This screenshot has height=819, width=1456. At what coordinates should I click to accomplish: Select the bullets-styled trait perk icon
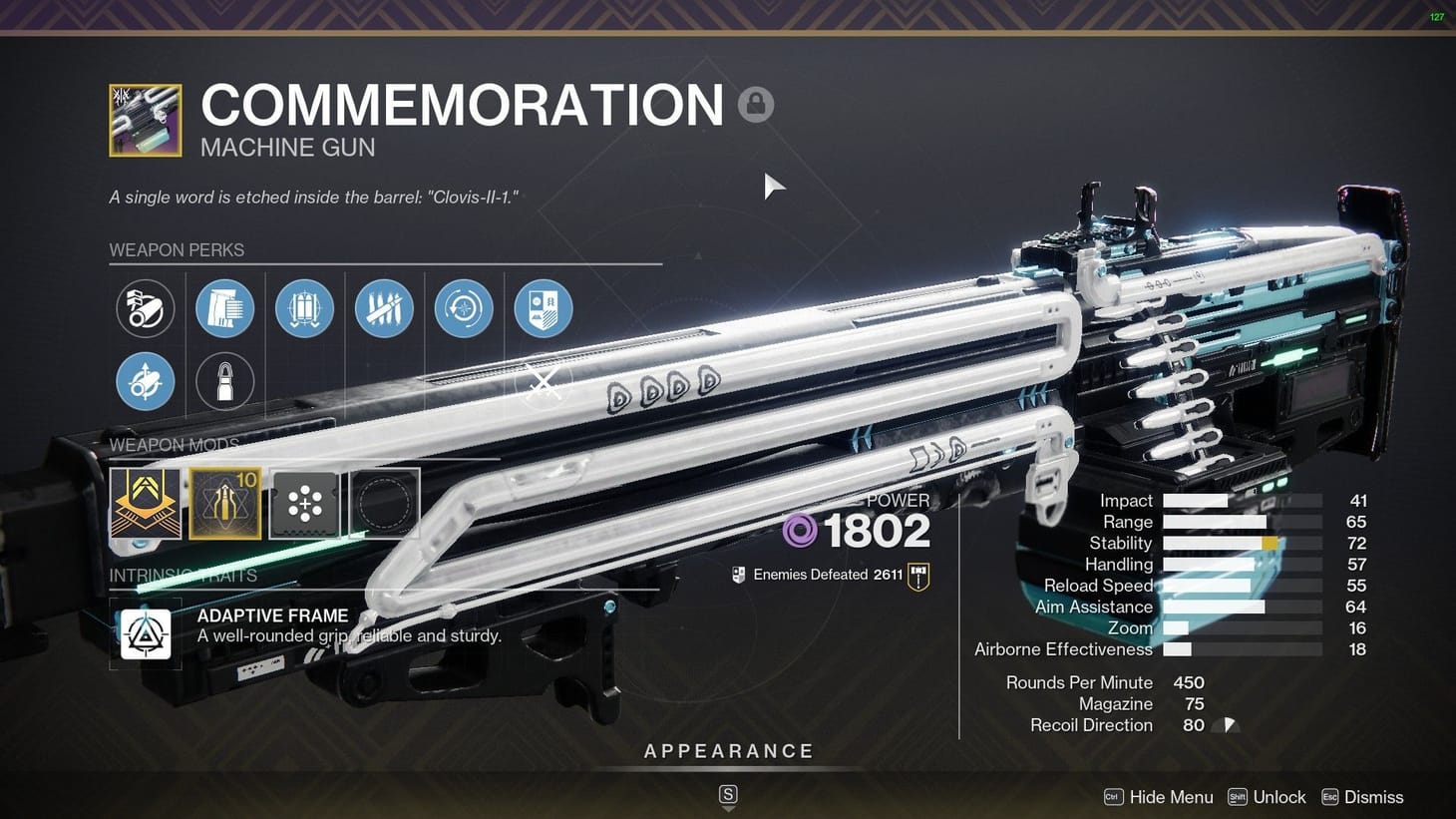point(384,308)
